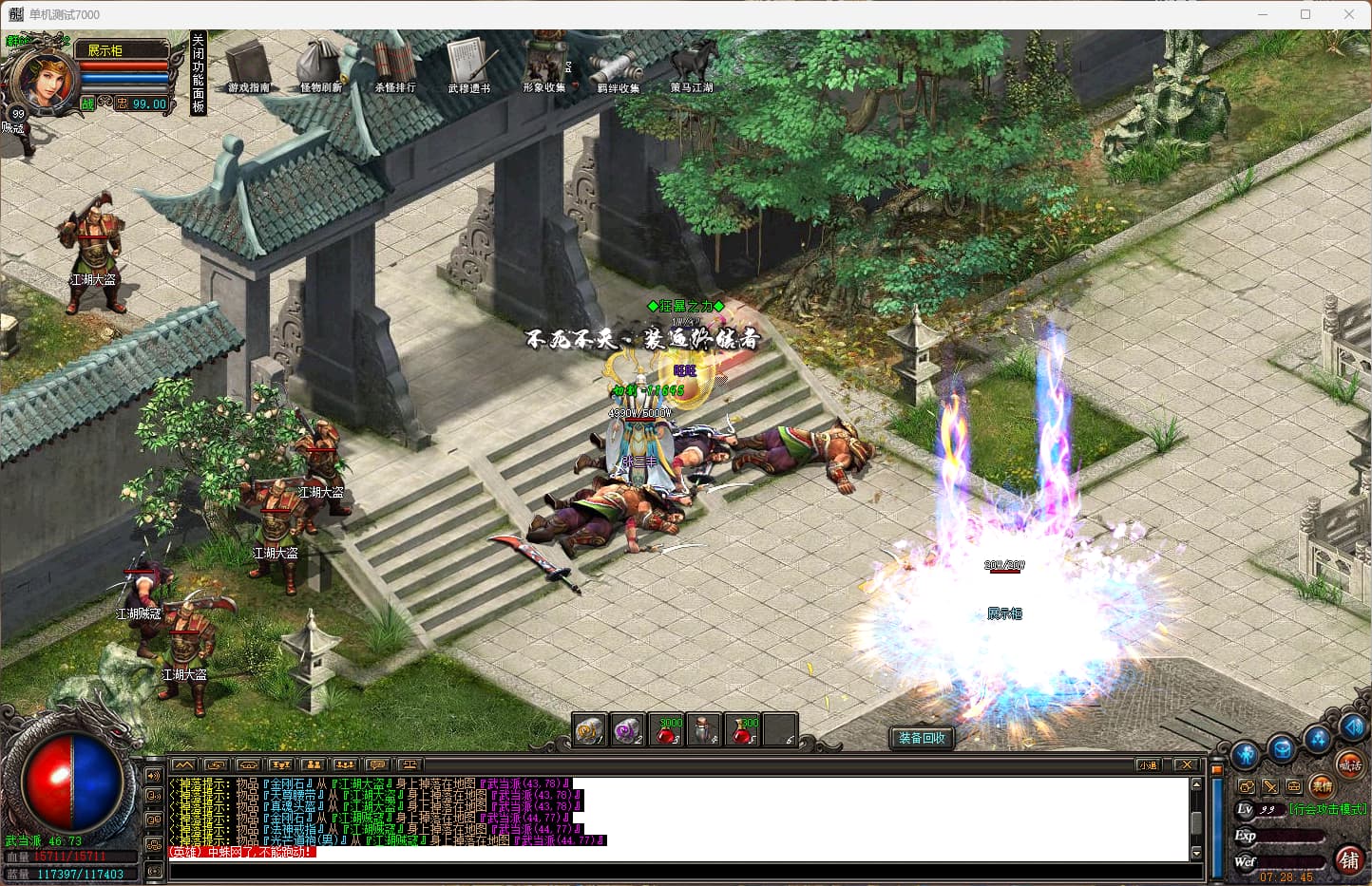Open the 怪物刷新 monster refresh panel
Viewport: 1372px width, 886px height.
coord(320,66)
